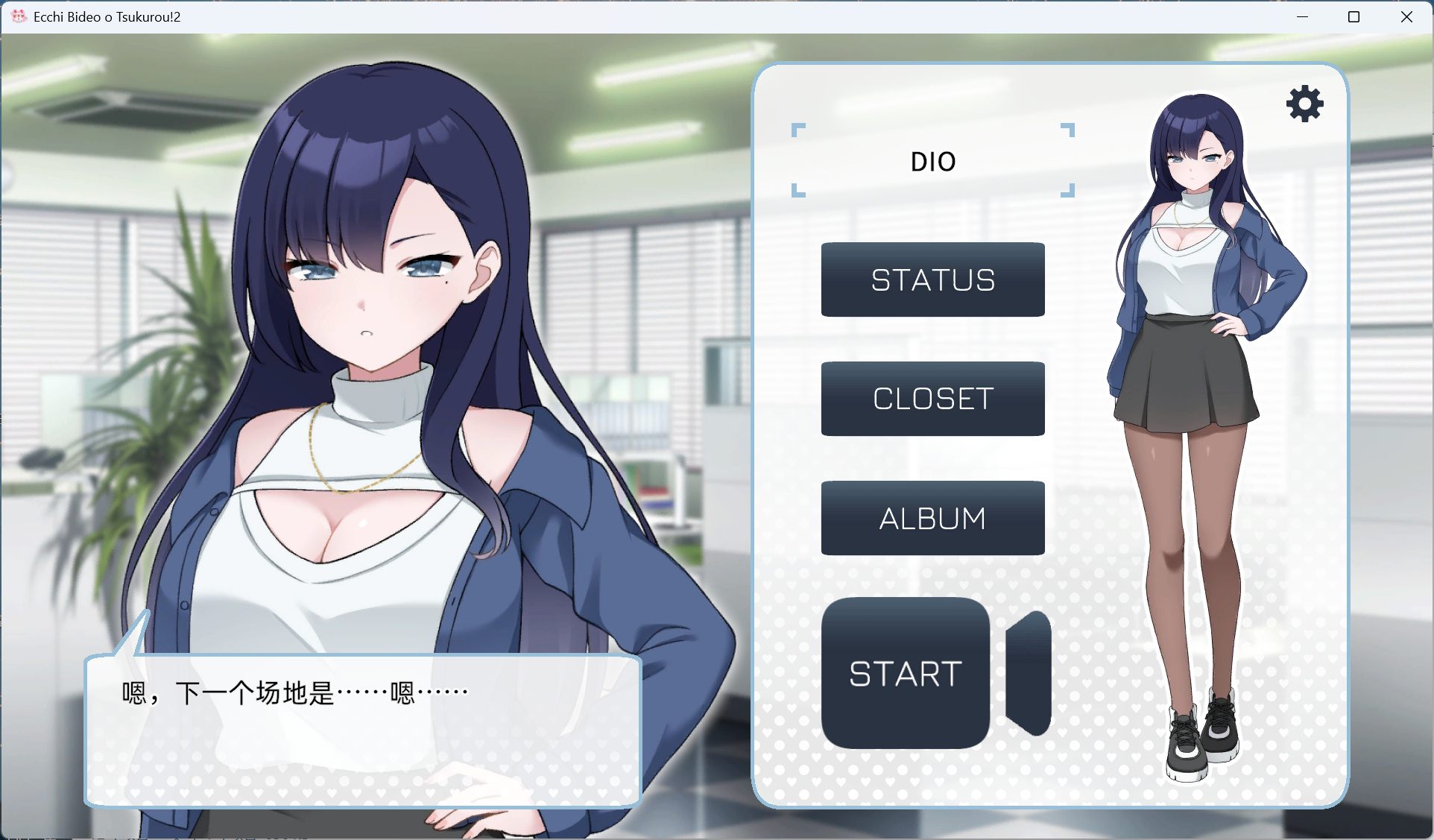Screen dimensions: 1434x840
Task: Close the game window
Action: (x=1406, y=16)
